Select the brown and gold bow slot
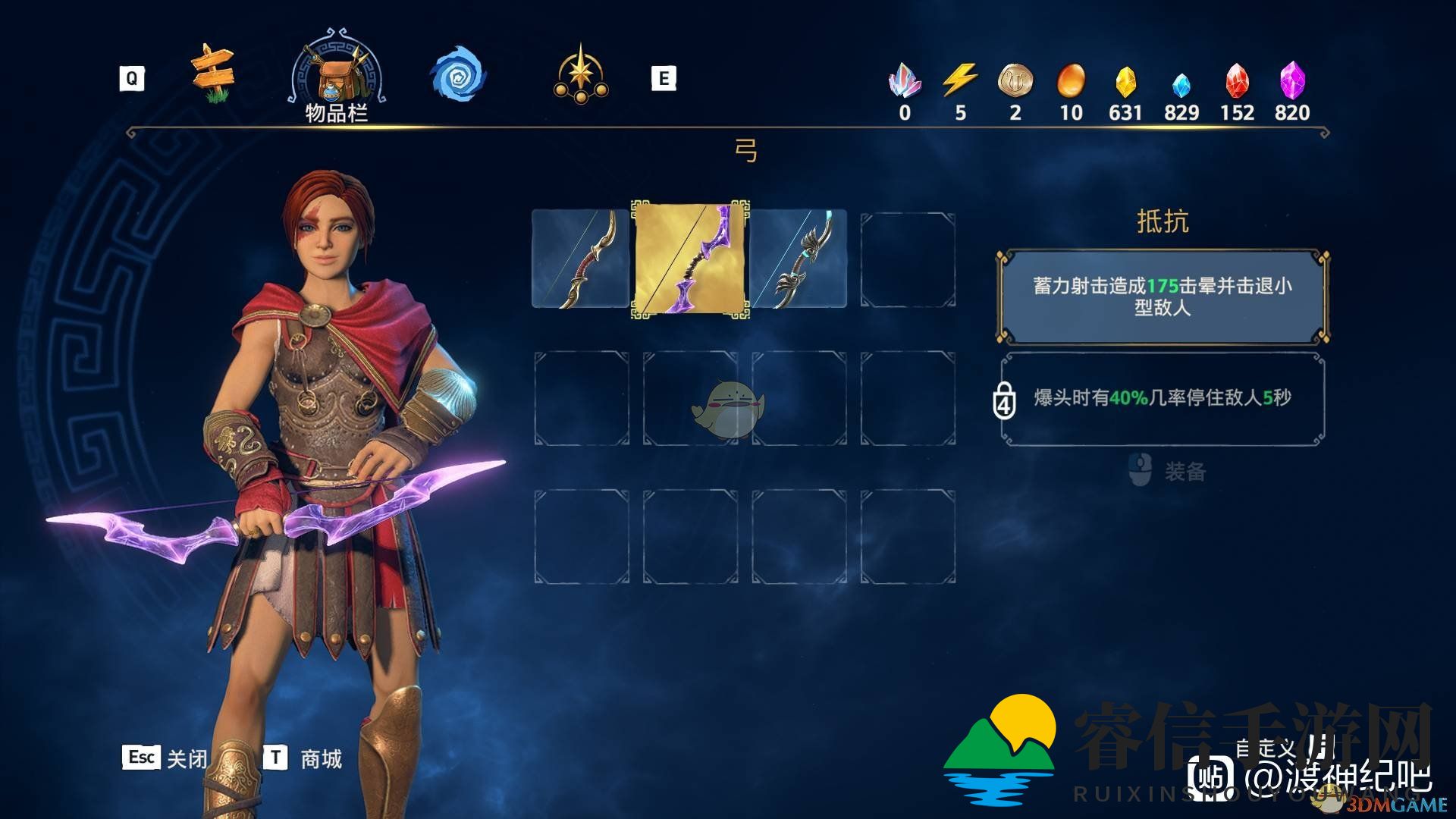The image size is (1456, 819). pos(581,259)
